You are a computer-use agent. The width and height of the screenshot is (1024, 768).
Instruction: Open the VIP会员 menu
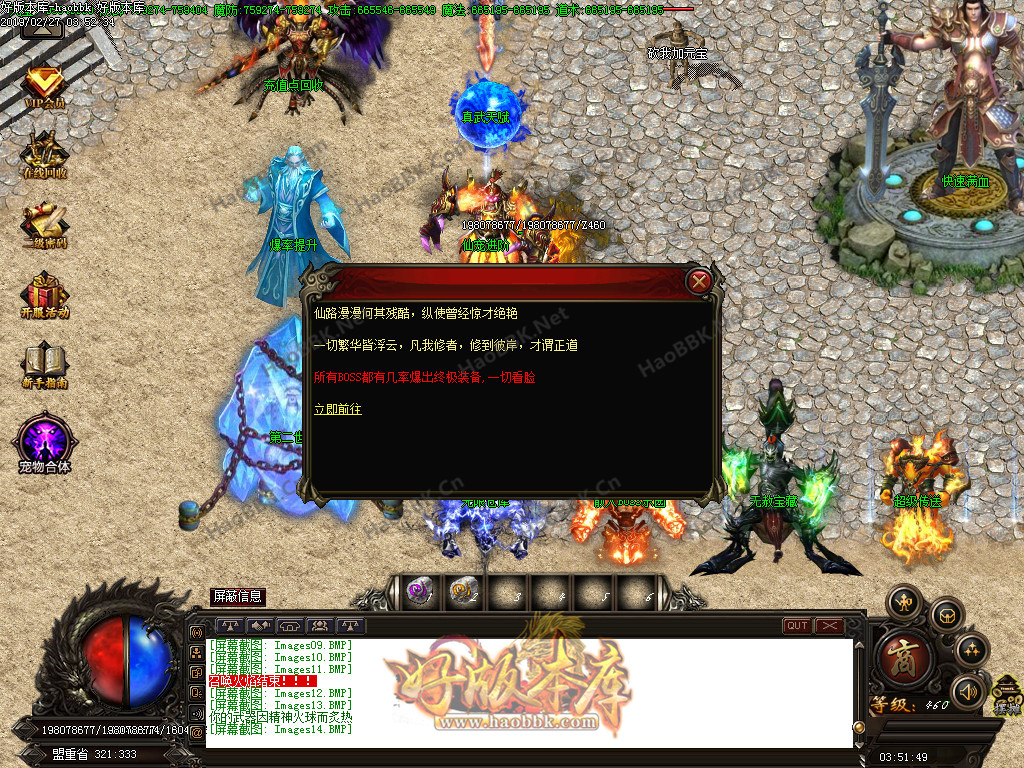tap(44, 86)
